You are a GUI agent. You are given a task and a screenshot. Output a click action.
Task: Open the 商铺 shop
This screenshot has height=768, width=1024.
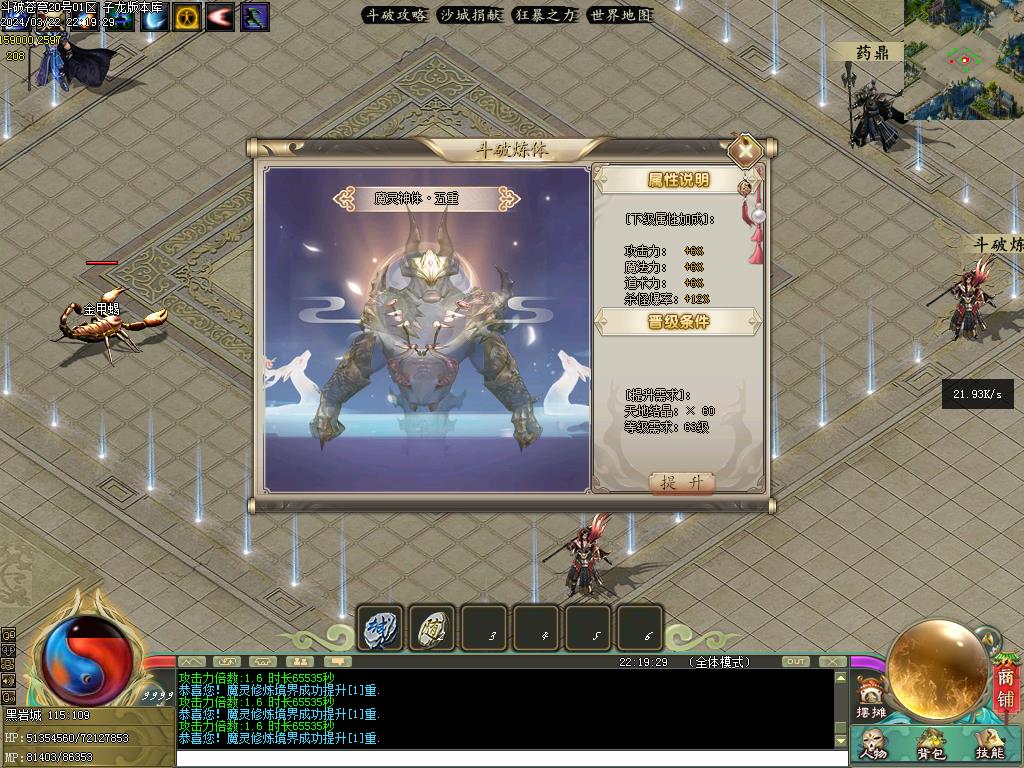(1005, 690)
